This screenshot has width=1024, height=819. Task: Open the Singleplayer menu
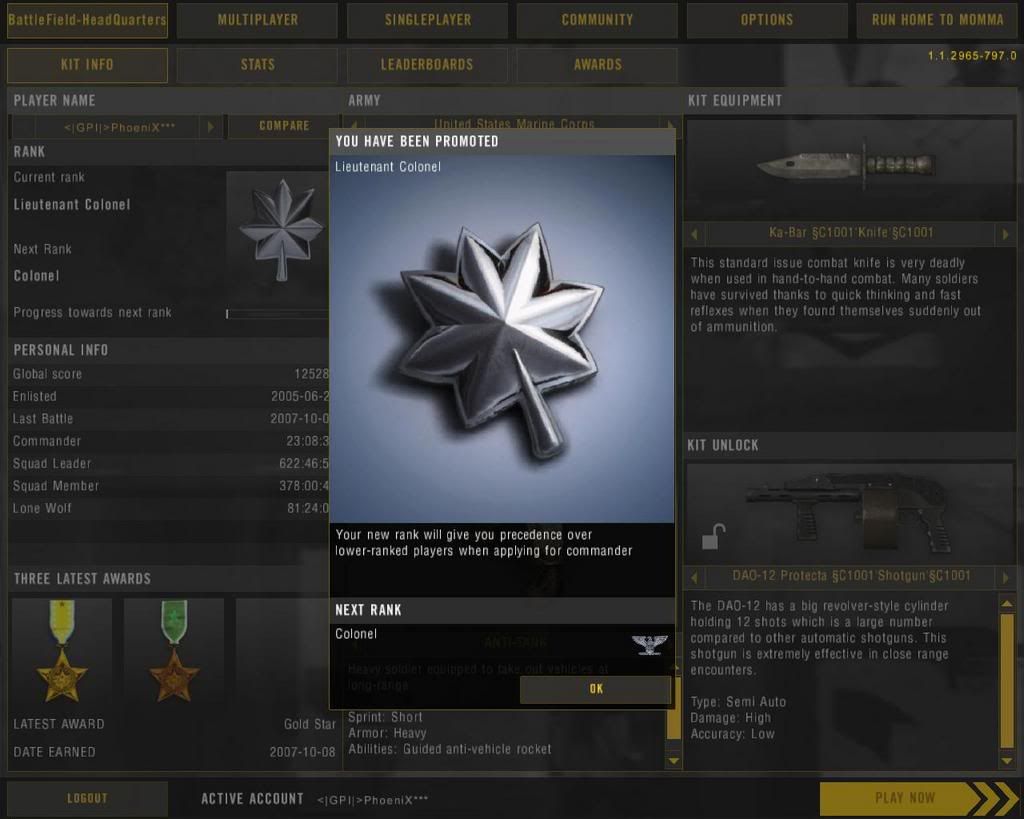tap(427, 20)
